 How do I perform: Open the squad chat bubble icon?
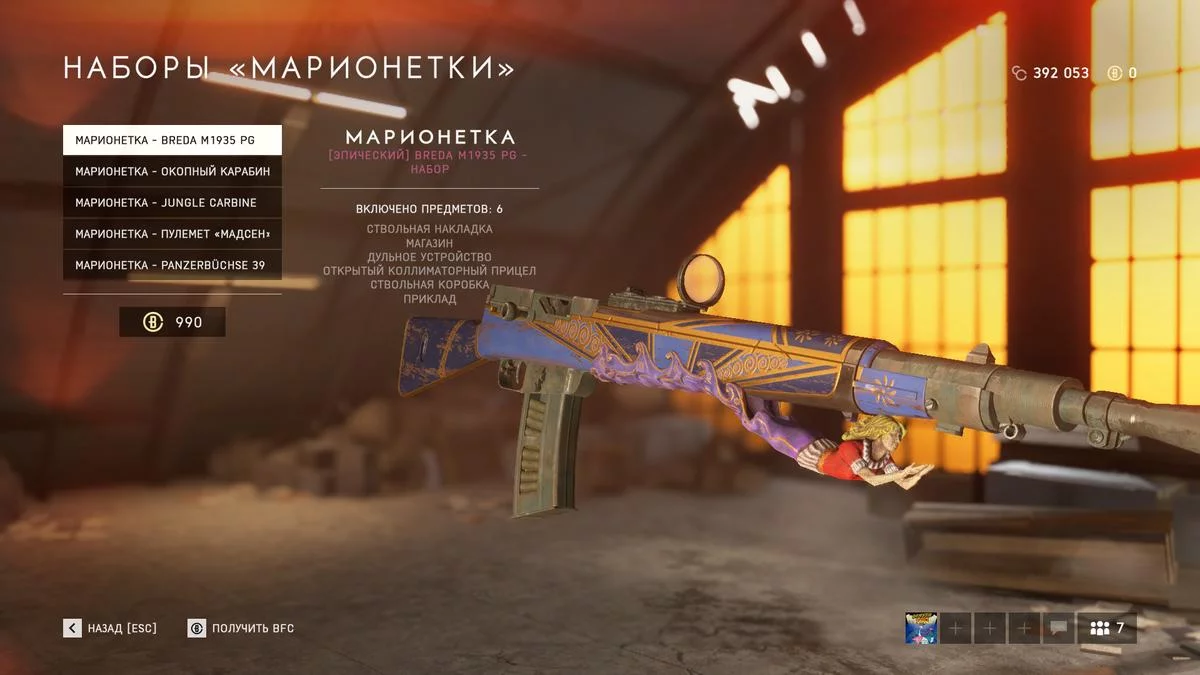(1058, 628)
